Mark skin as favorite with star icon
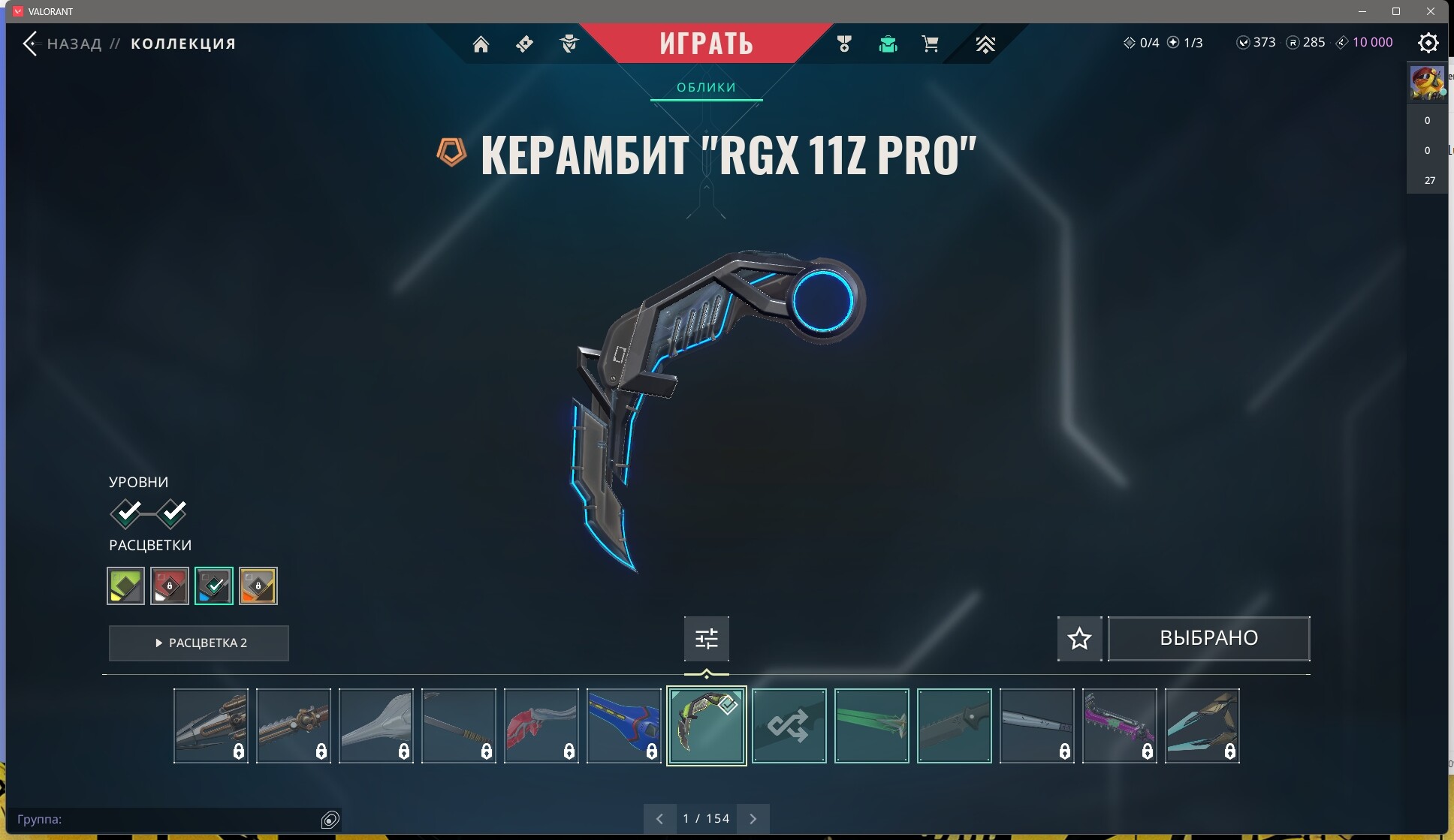 1079,638
